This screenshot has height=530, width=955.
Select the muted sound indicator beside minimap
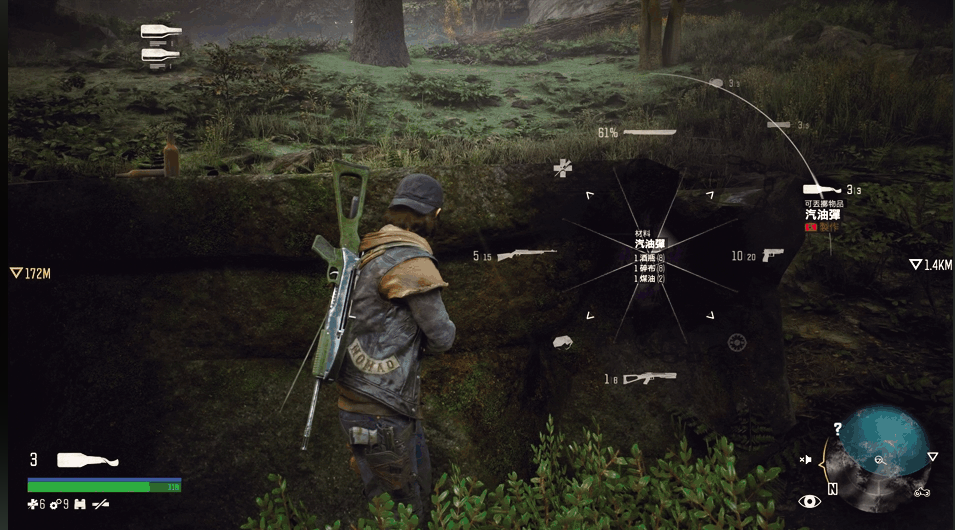(x=805, y=460)
